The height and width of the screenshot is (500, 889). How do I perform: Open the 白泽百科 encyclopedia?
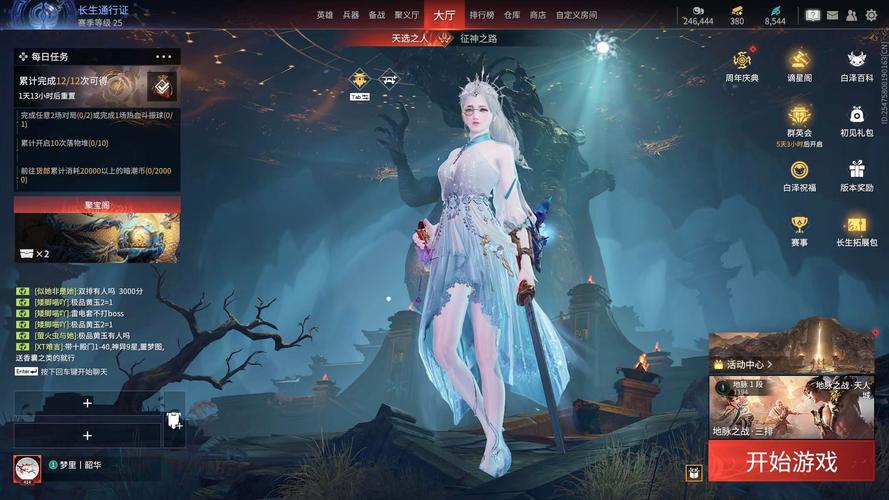point(856,66)
